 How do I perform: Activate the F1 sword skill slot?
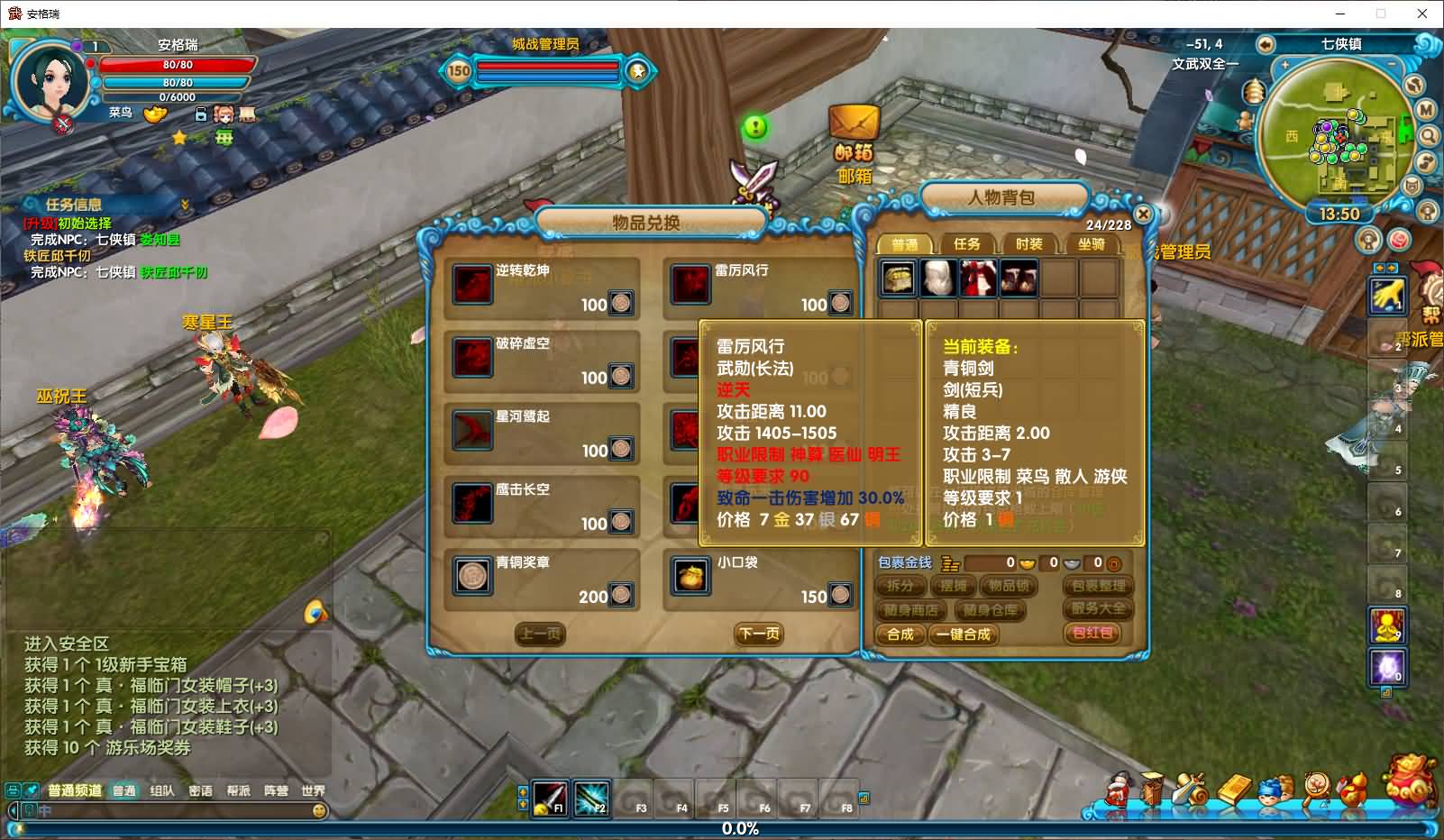[549, 798]
